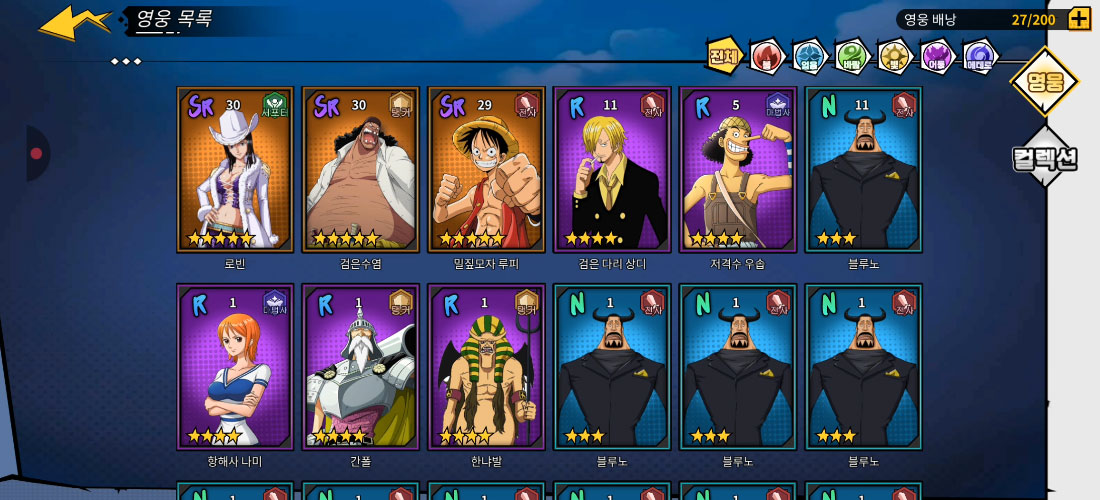Filter heroes by 얼음 (Ice) element

(809, 57)
